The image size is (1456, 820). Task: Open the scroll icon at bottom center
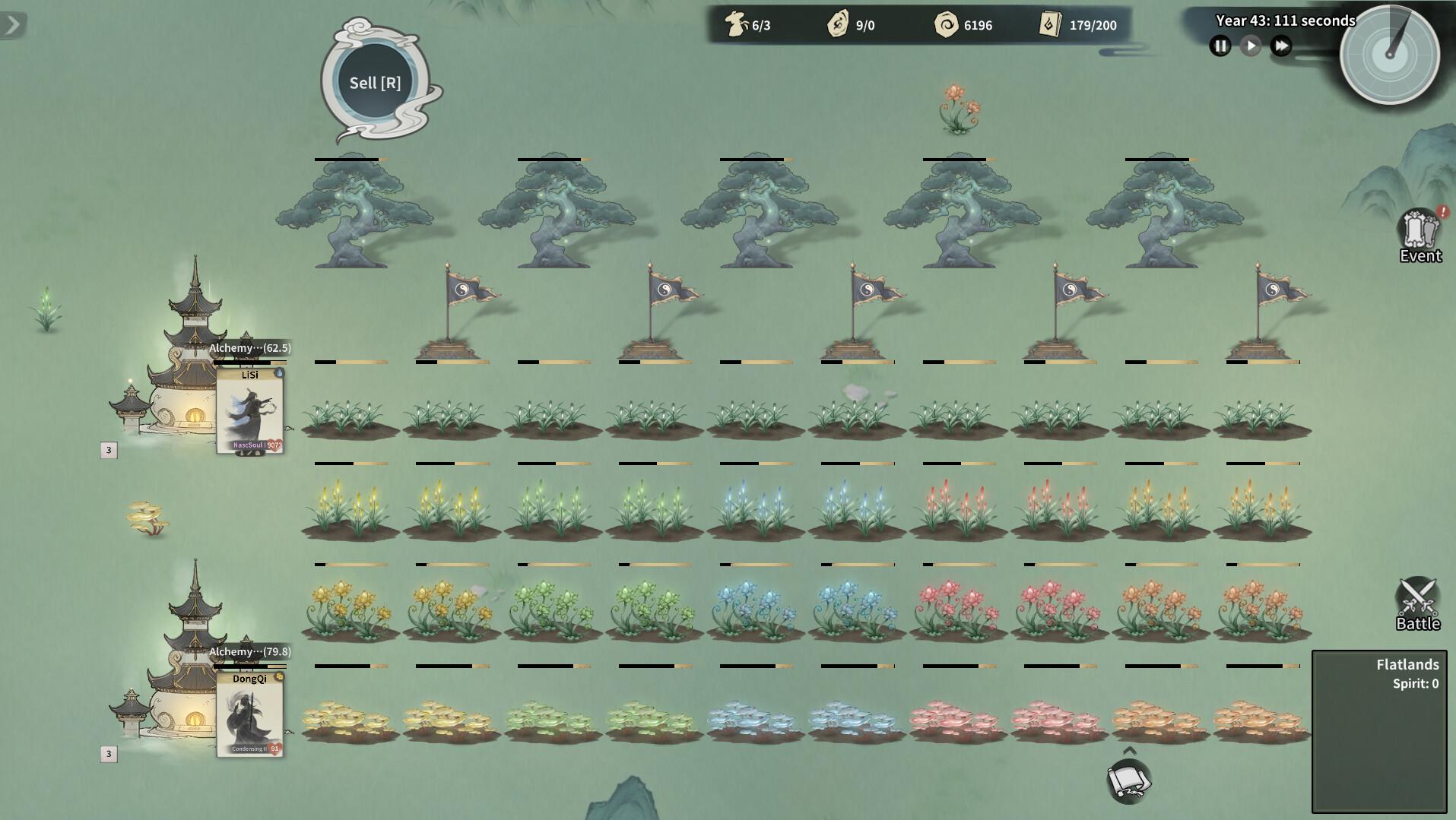pyautogui.click(x=1128, y=780)
